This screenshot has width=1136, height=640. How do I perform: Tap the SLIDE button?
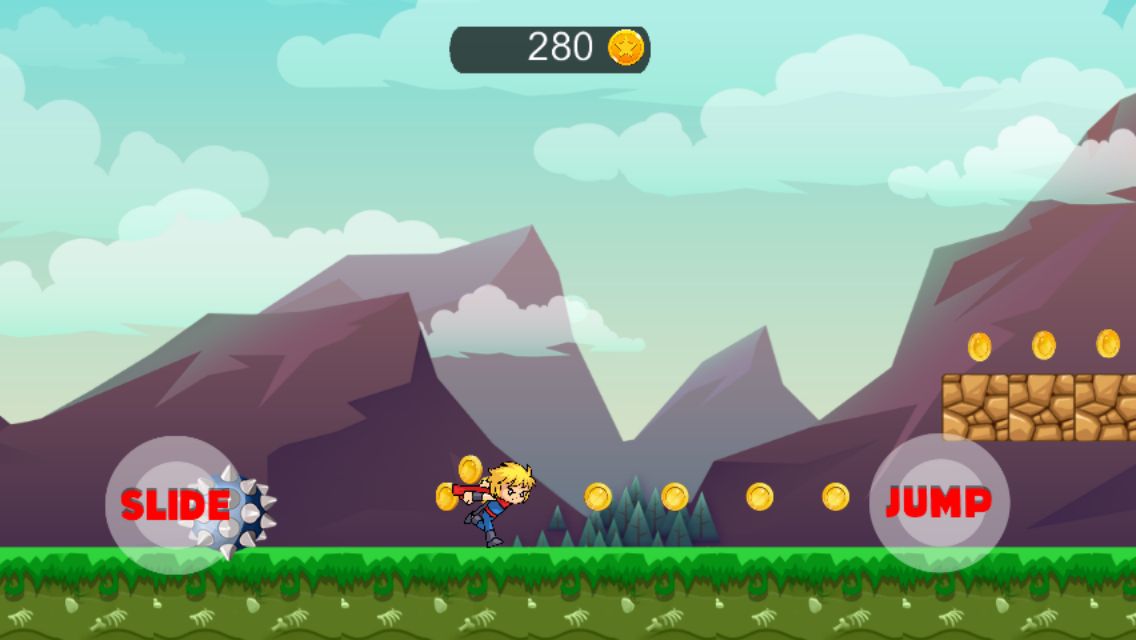pos(175,505)
